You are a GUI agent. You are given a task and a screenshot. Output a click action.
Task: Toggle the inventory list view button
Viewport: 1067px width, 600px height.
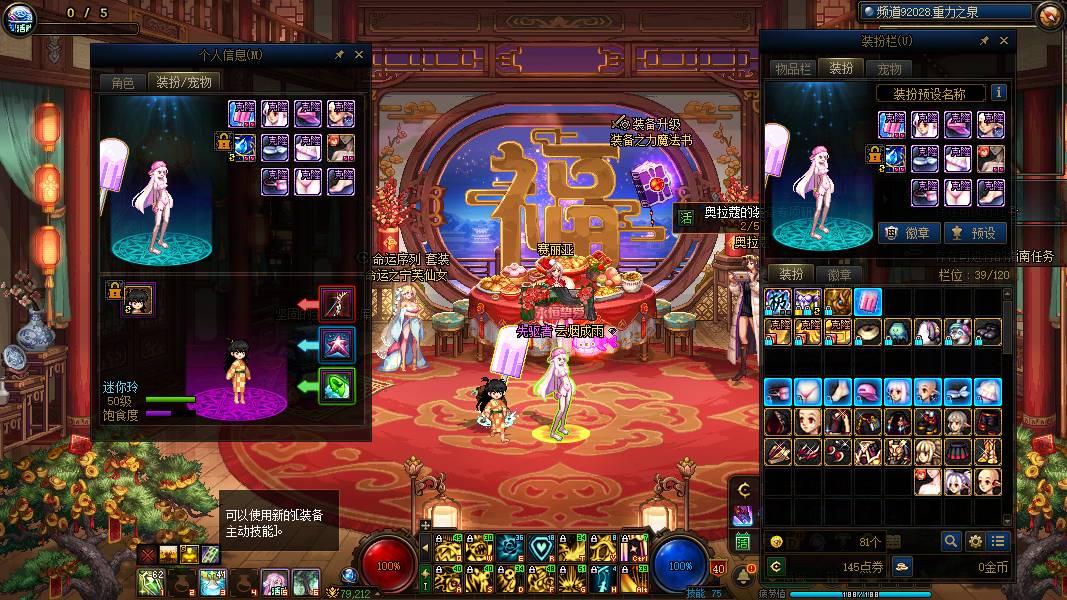(x=997, y=541)
